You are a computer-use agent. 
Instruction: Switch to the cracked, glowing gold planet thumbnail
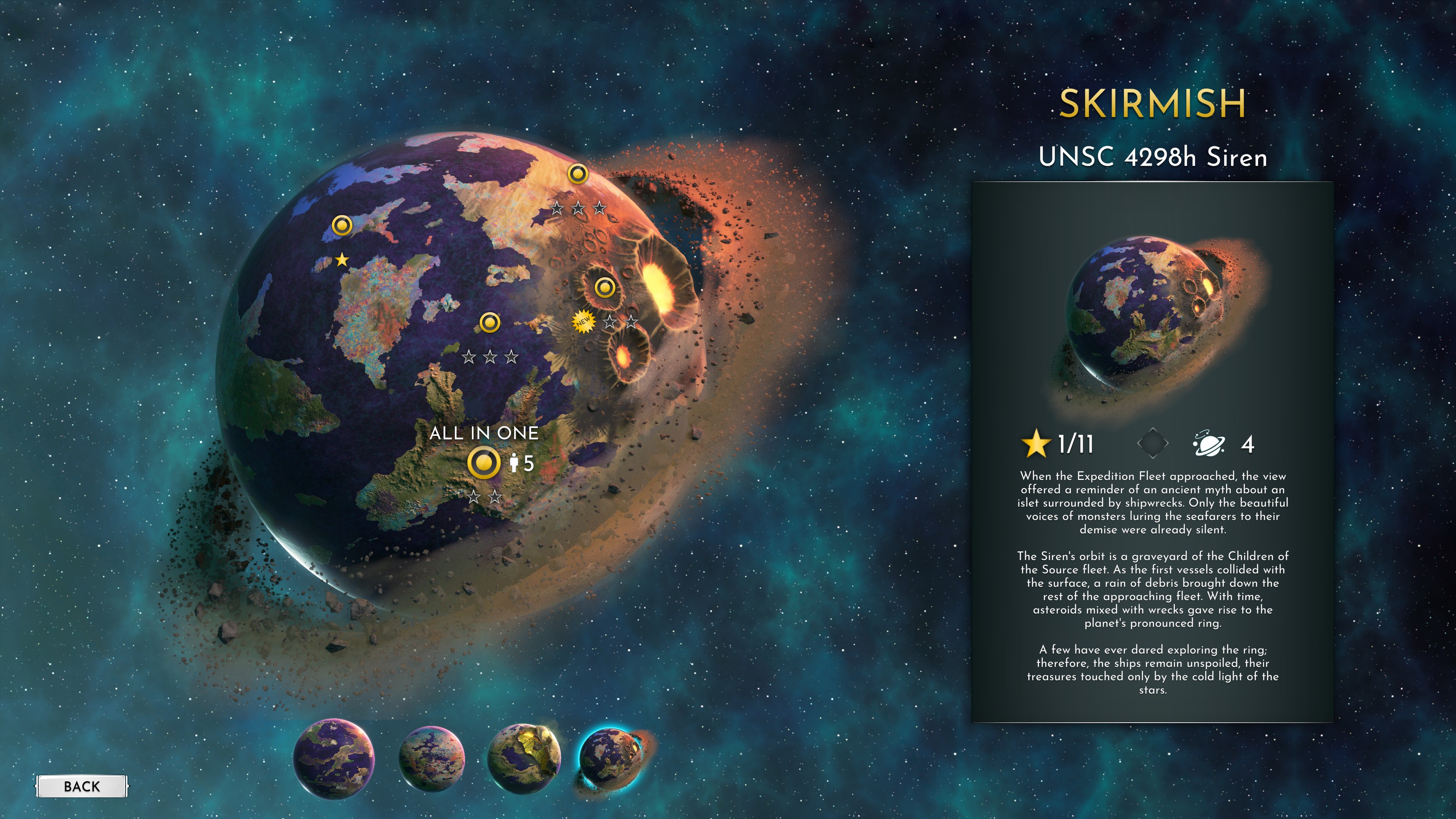coord(524,758)
